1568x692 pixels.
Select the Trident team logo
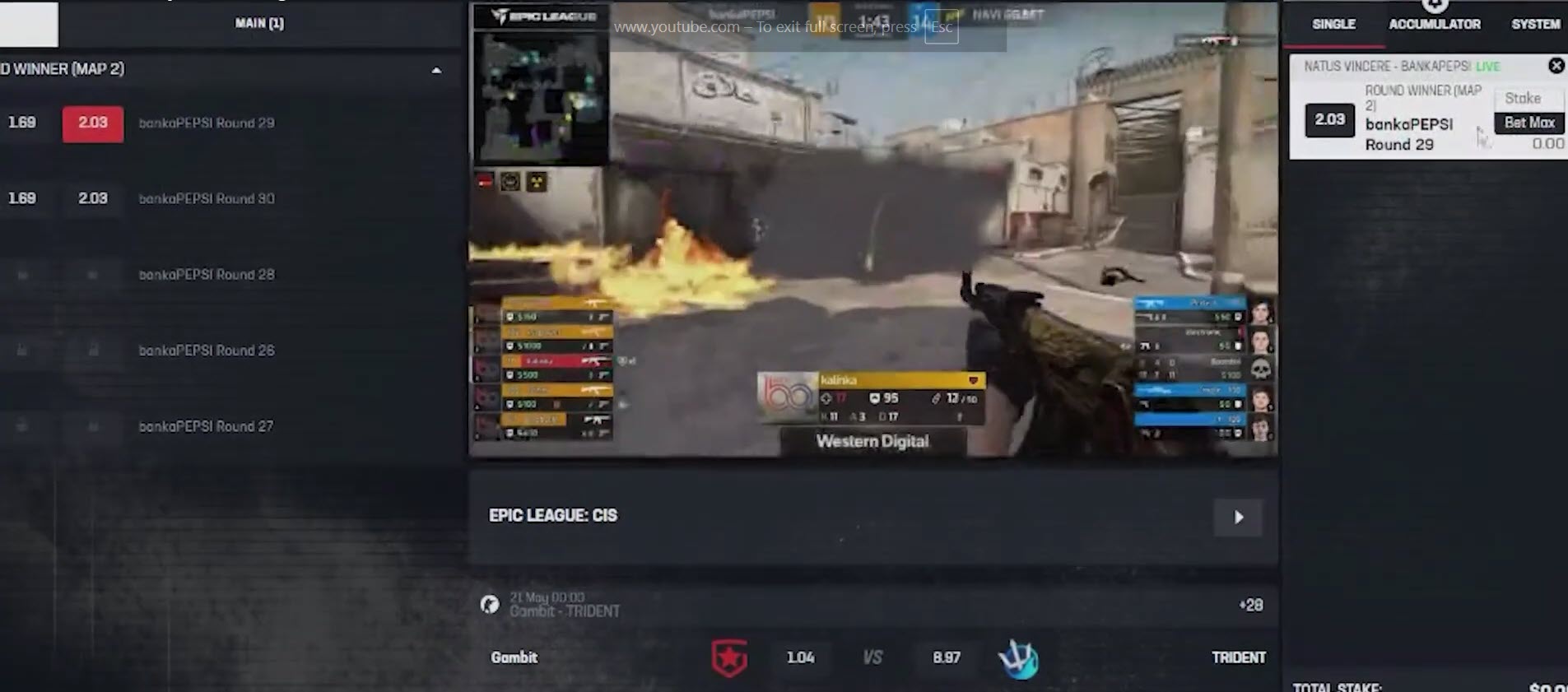click(x=1021, y=657)
